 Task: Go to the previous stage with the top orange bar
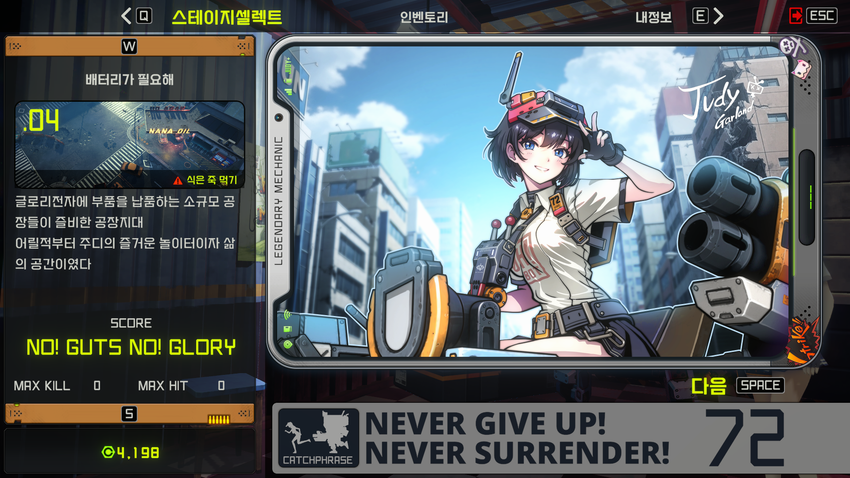point(129,46)
